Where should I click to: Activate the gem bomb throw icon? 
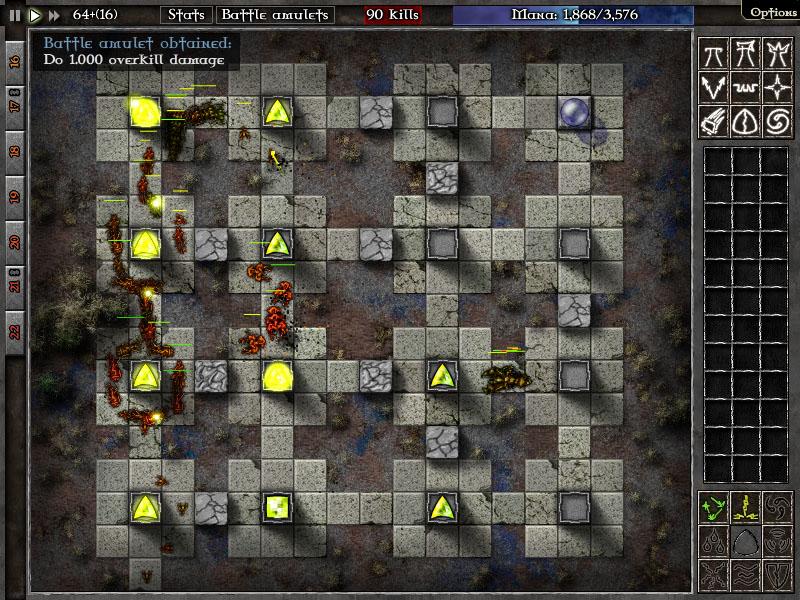pos(713,120)
